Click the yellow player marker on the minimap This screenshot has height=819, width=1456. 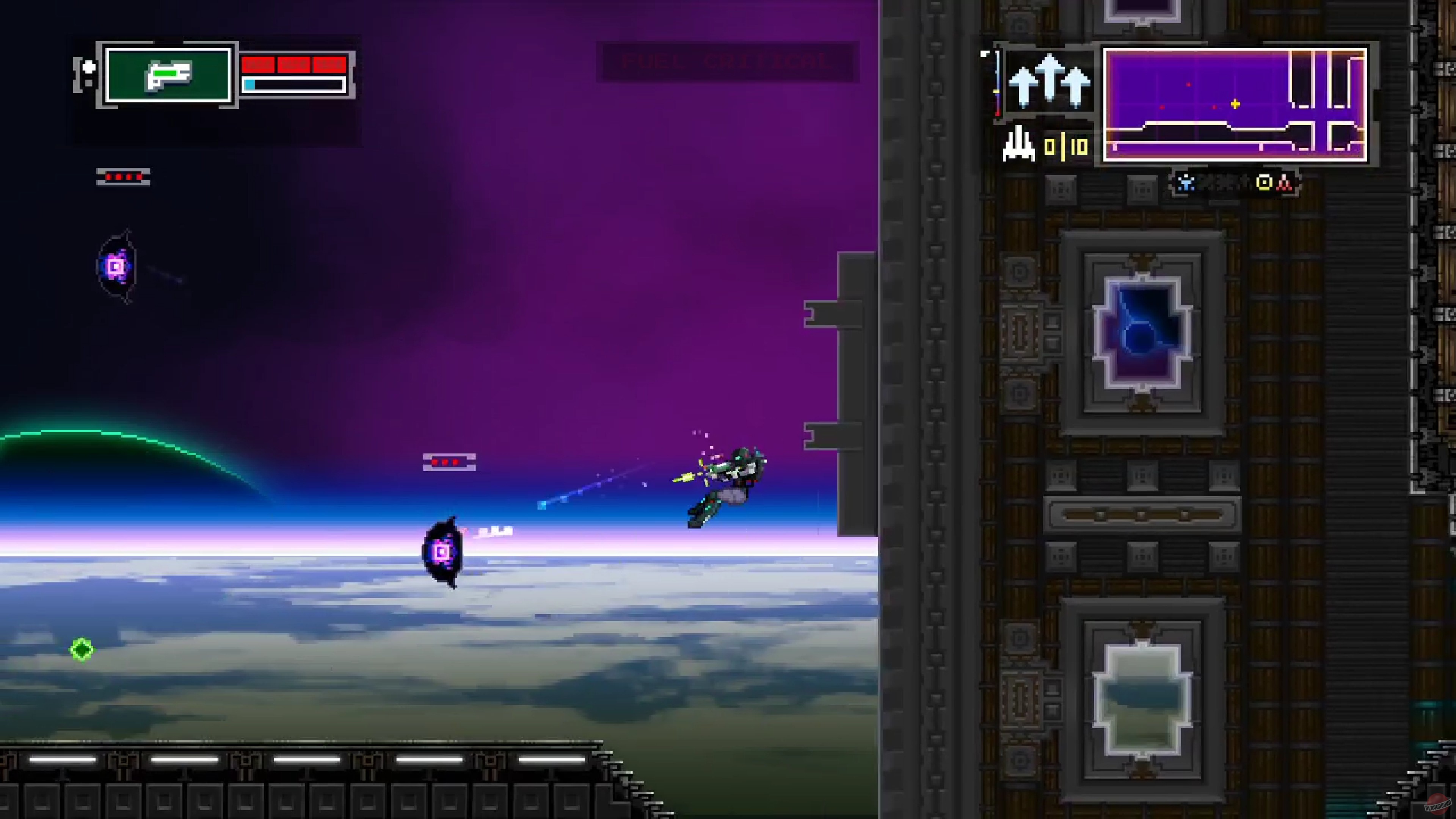tap(1235, 104)
